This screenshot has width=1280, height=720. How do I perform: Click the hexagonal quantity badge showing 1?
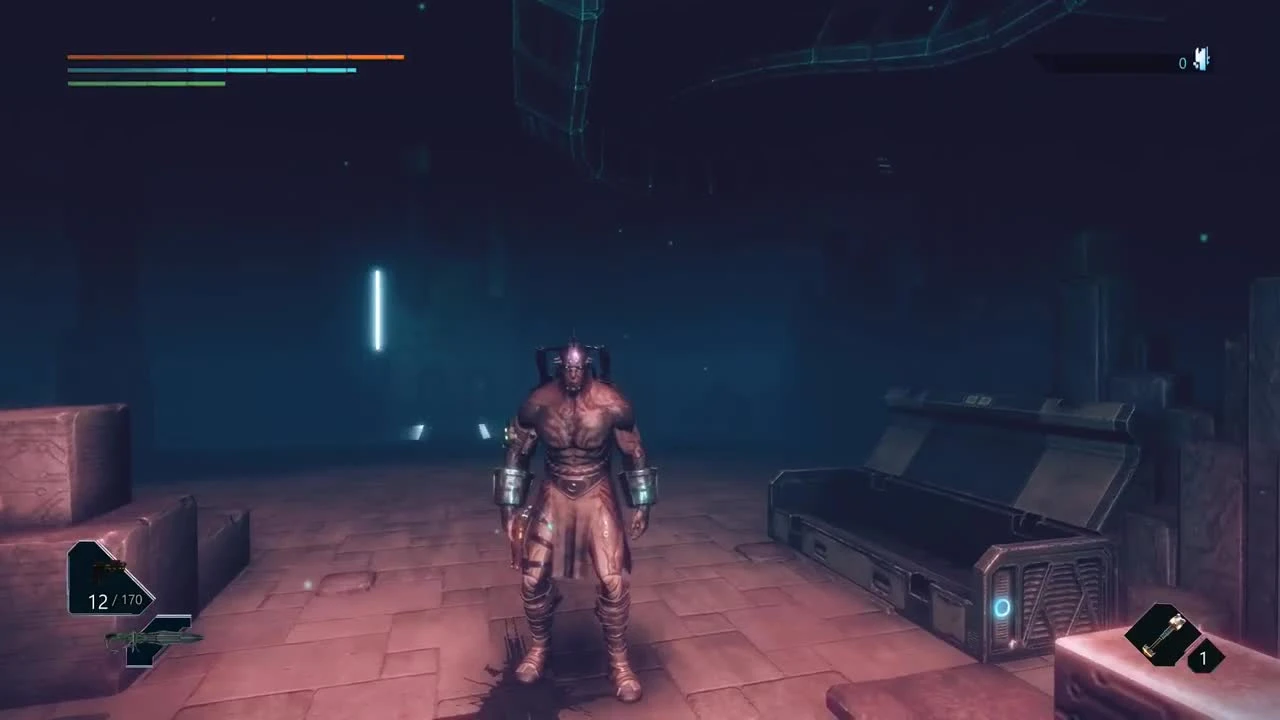click(1203, 658)
